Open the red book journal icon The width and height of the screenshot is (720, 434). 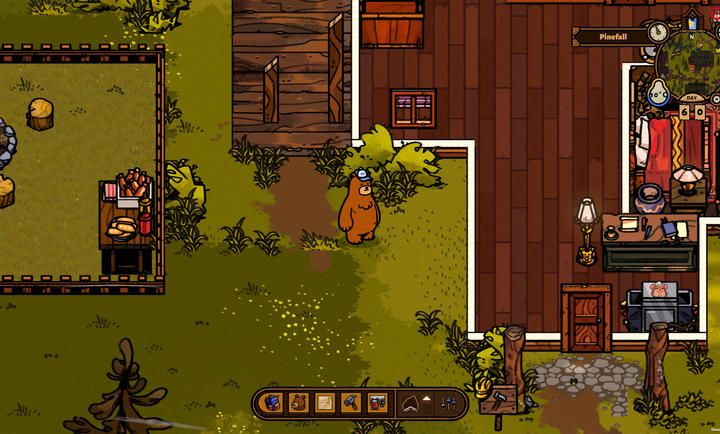pyautogui.click(x=377, y=403)
